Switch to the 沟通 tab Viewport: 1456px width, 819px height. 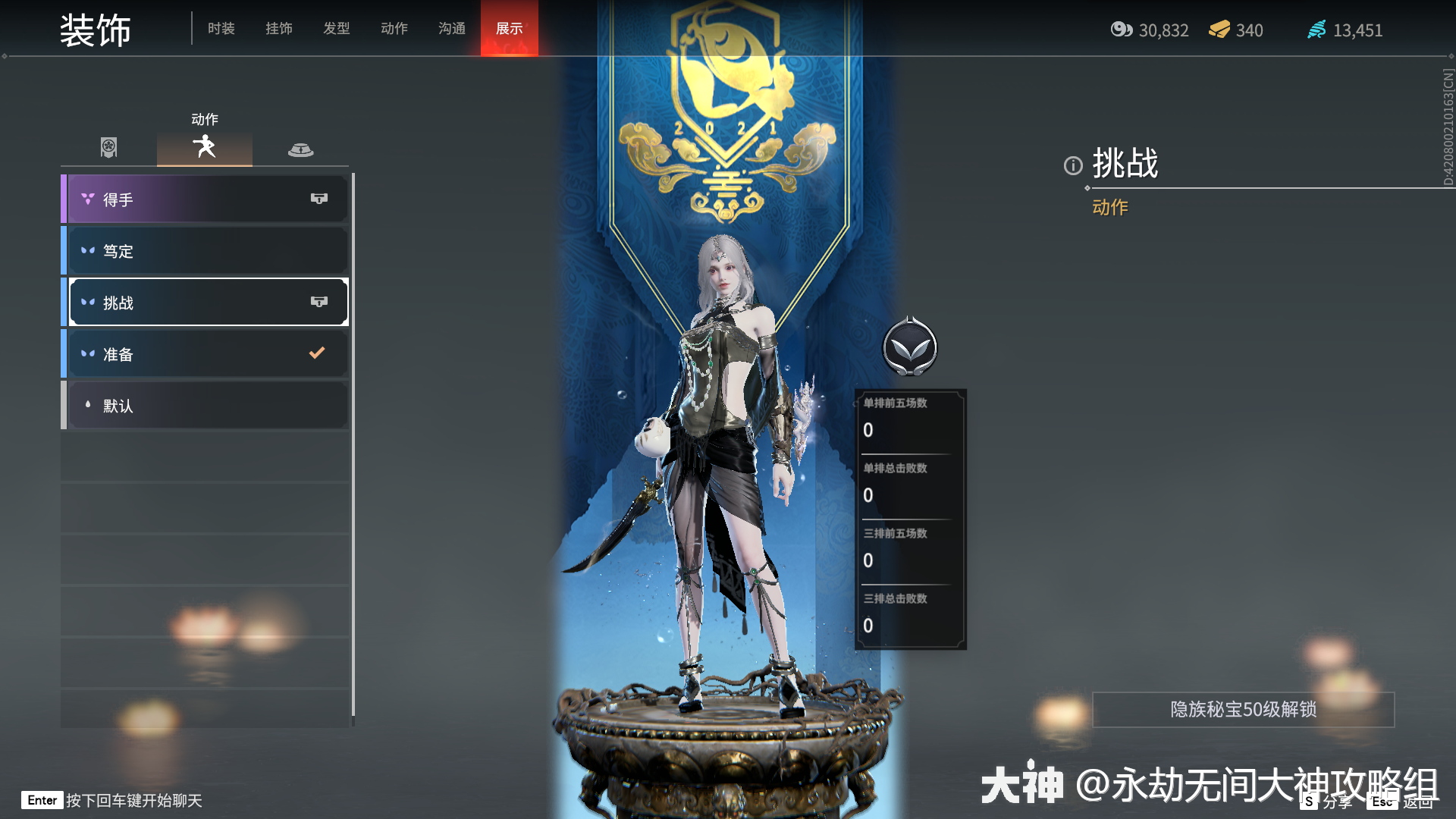(x=451, y=29)
